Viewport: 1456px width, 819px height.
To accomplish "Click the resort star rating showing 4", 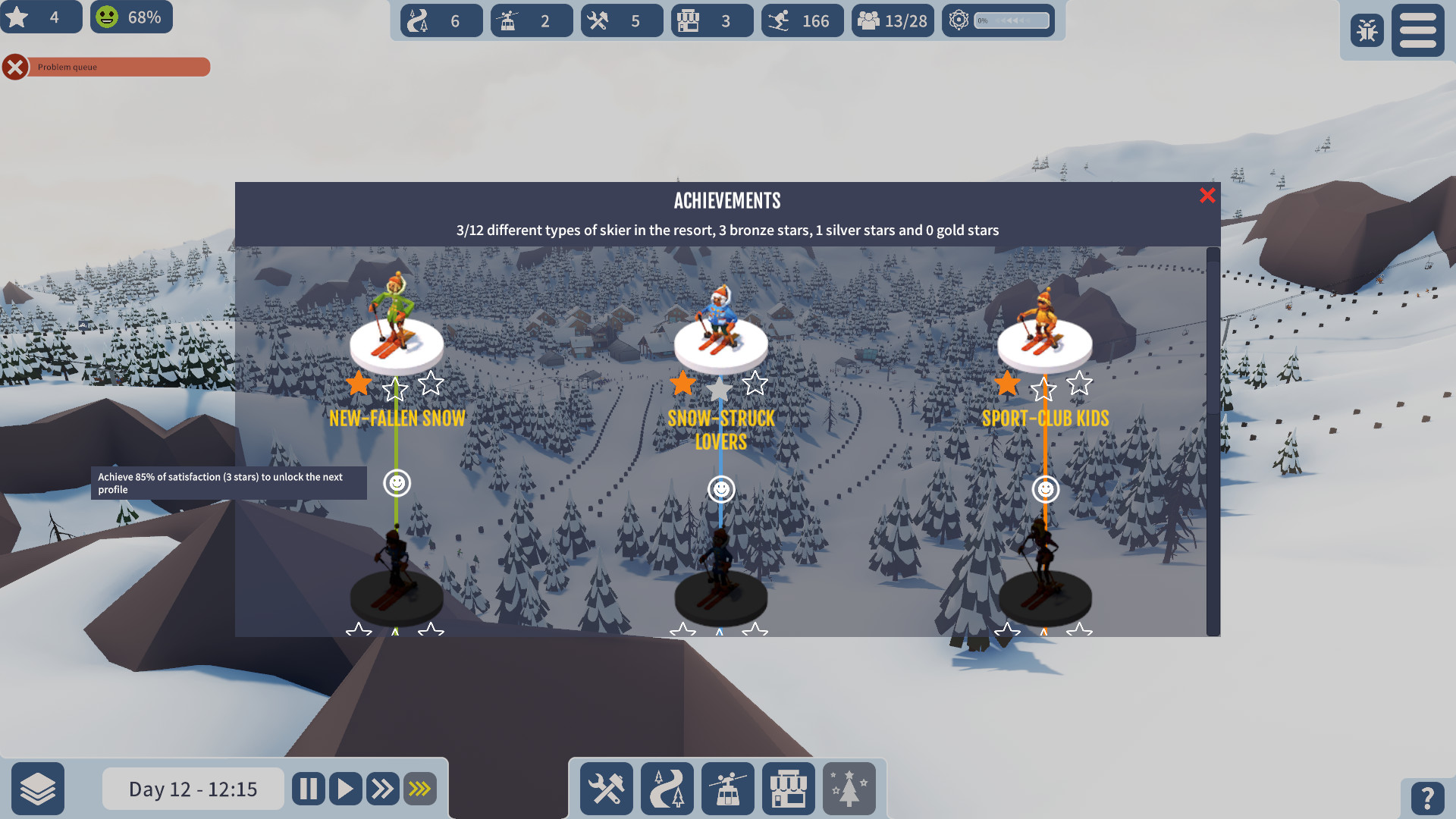I will coord(42,17).
